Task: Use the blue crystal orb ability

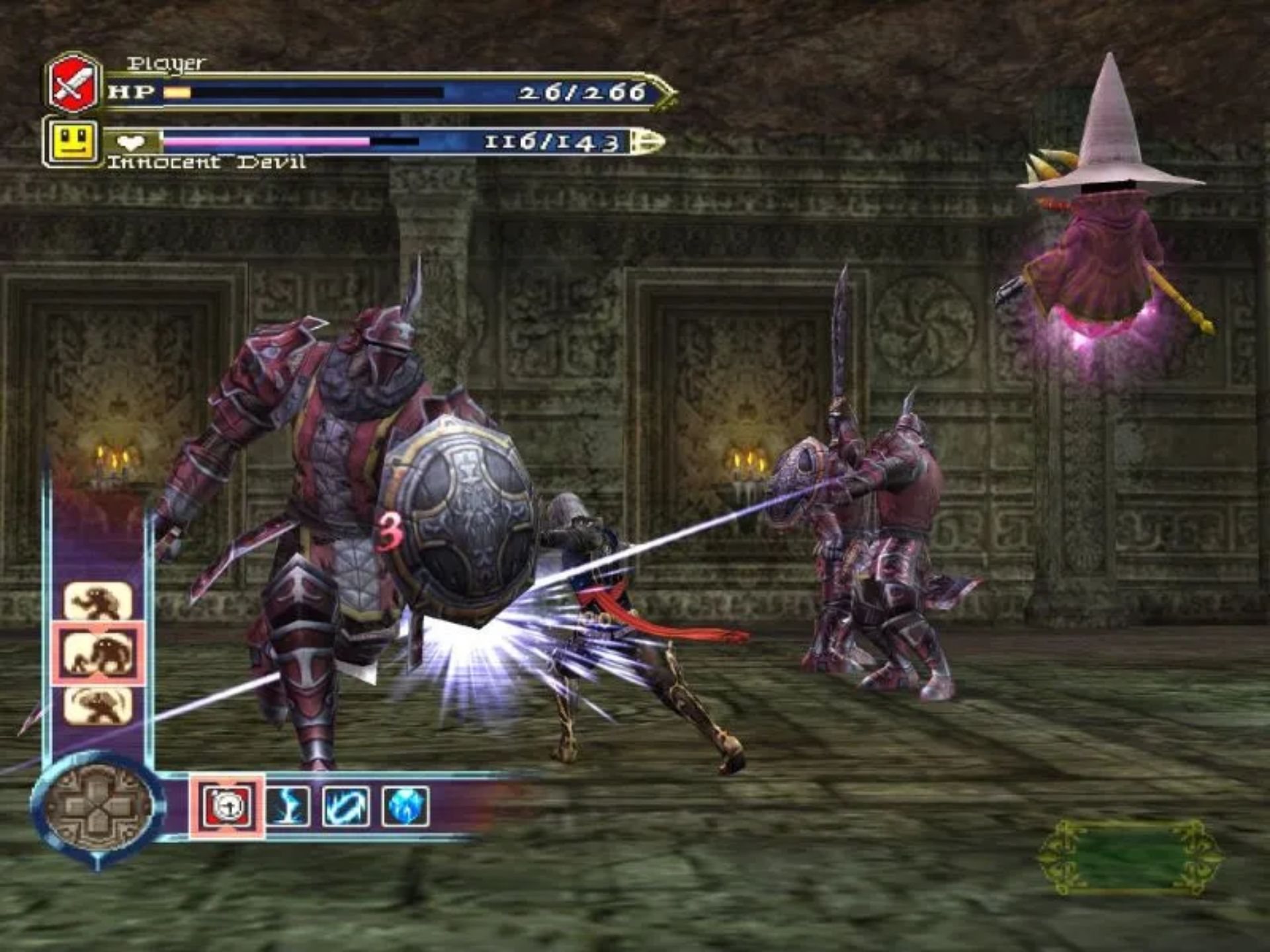Action: click(405, 807)
